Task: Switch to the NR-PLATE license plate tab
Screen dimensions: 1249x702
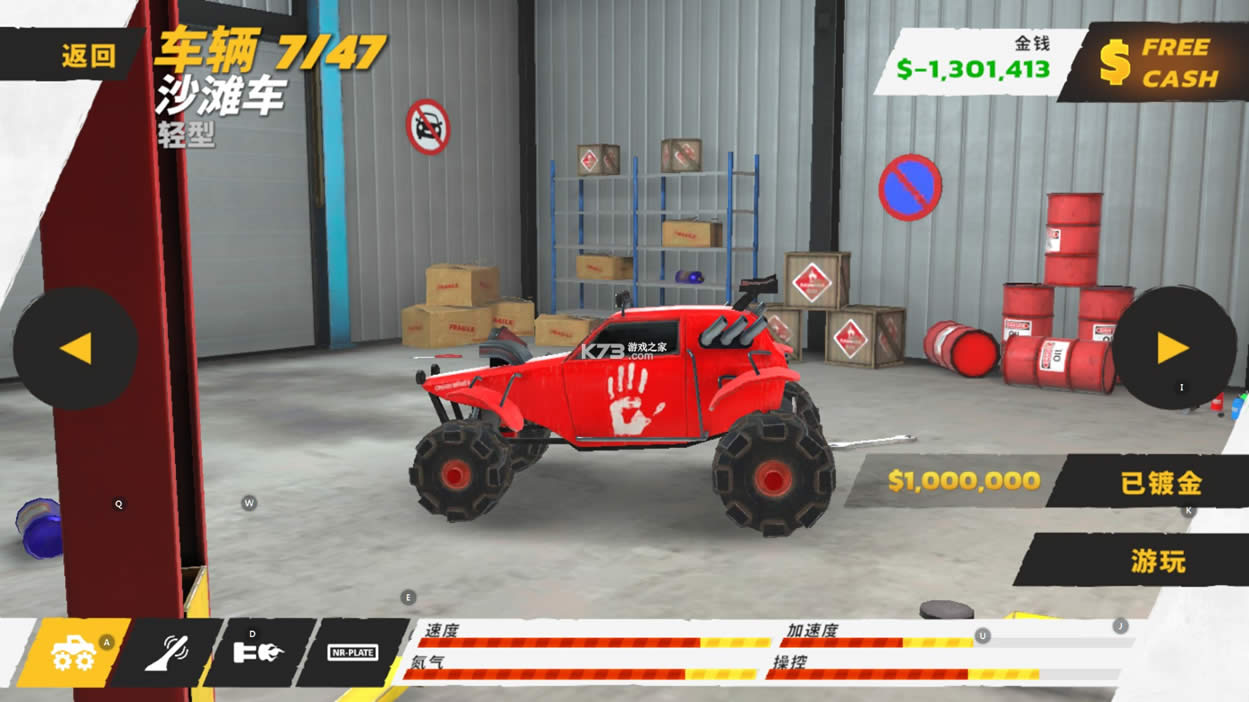Action: tap(352, 653)
